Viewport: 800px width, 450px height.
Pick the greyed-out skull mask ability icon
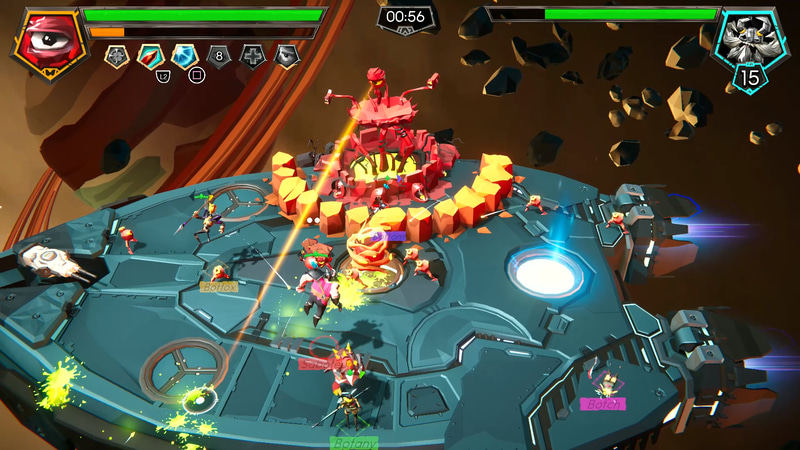tap(287, 56)
